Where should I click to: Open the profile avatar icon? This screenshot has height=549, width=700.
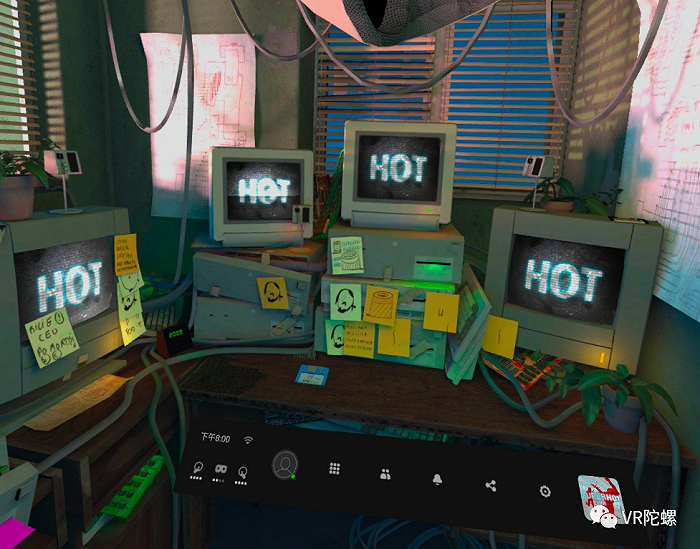pos(286,465)
